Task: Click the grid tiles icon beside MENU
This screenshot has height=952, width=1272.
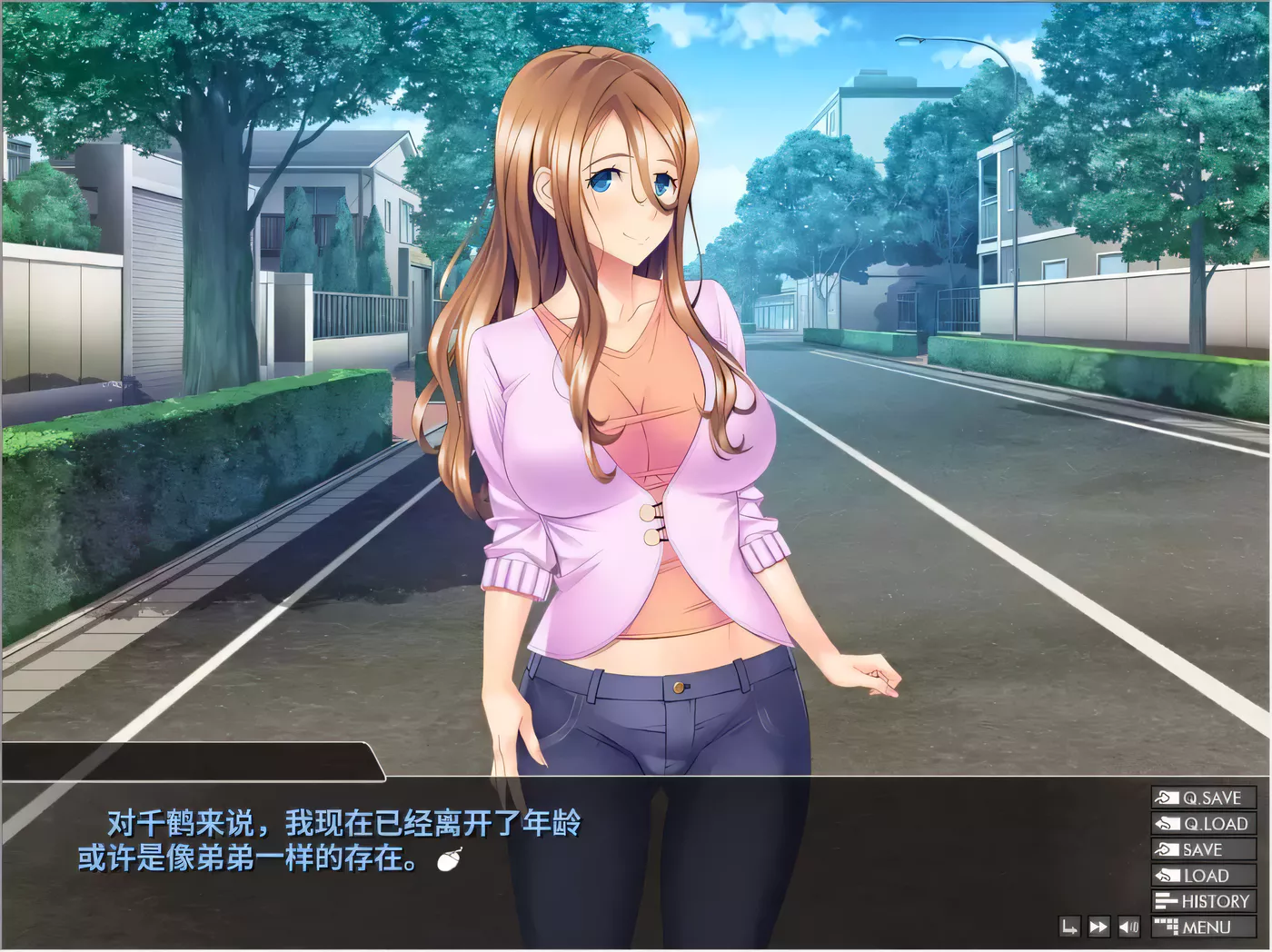Action: (x=1165, y=927)
